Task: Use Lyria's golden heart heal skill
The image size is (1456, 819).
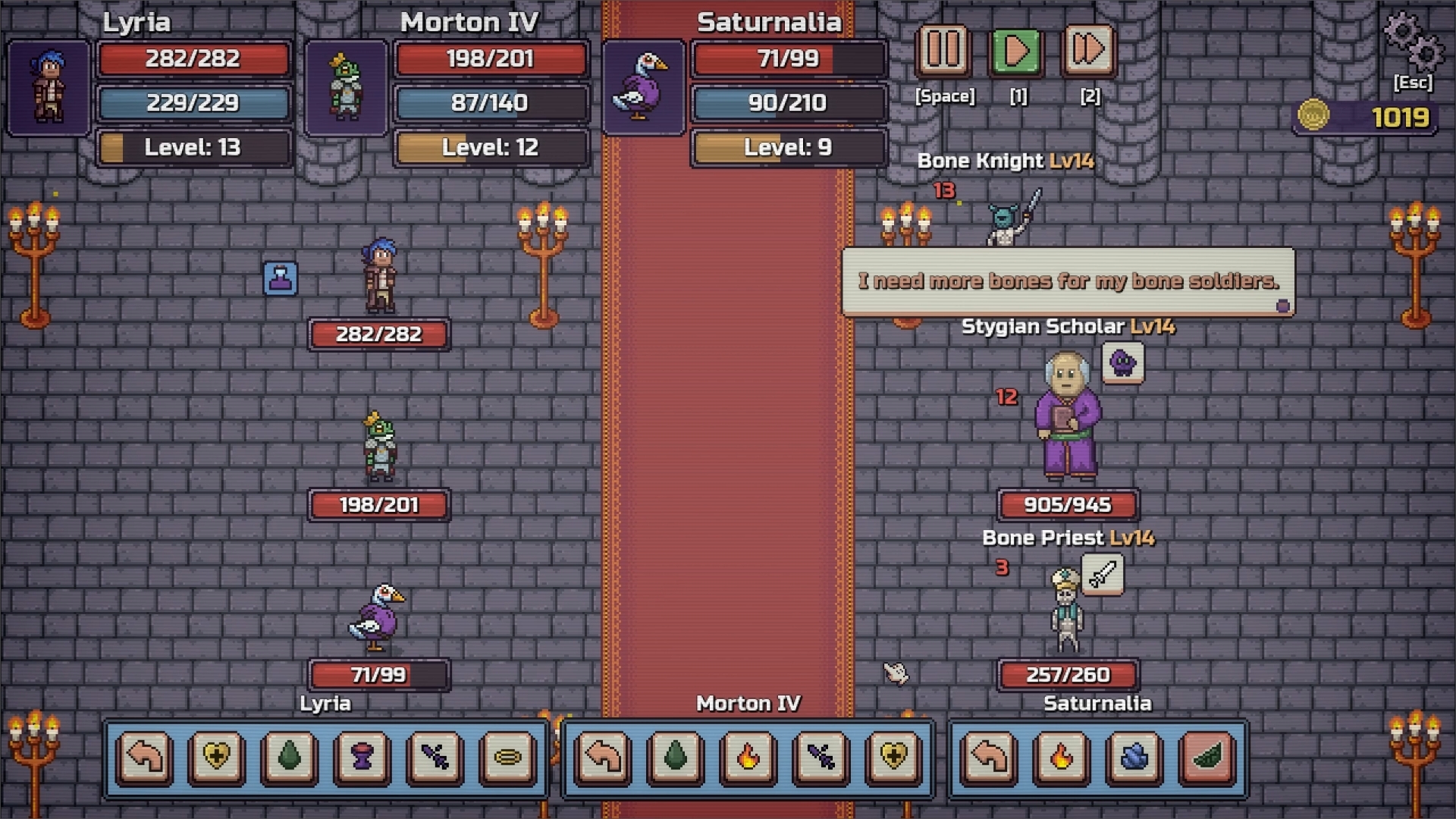Action: 217,757
